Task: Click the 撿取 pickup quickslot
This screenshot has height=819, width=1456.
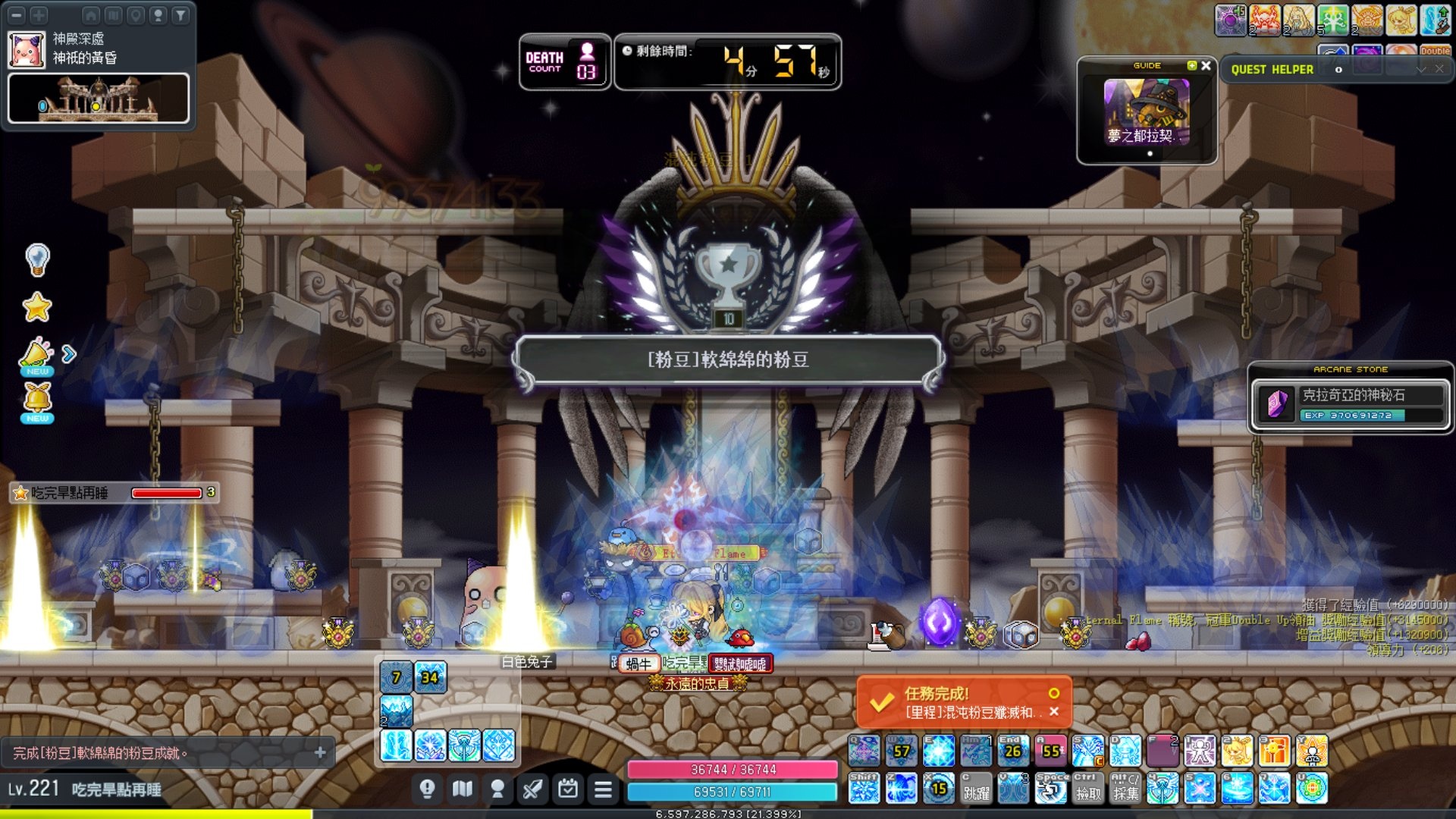Action: (1088, 789)
